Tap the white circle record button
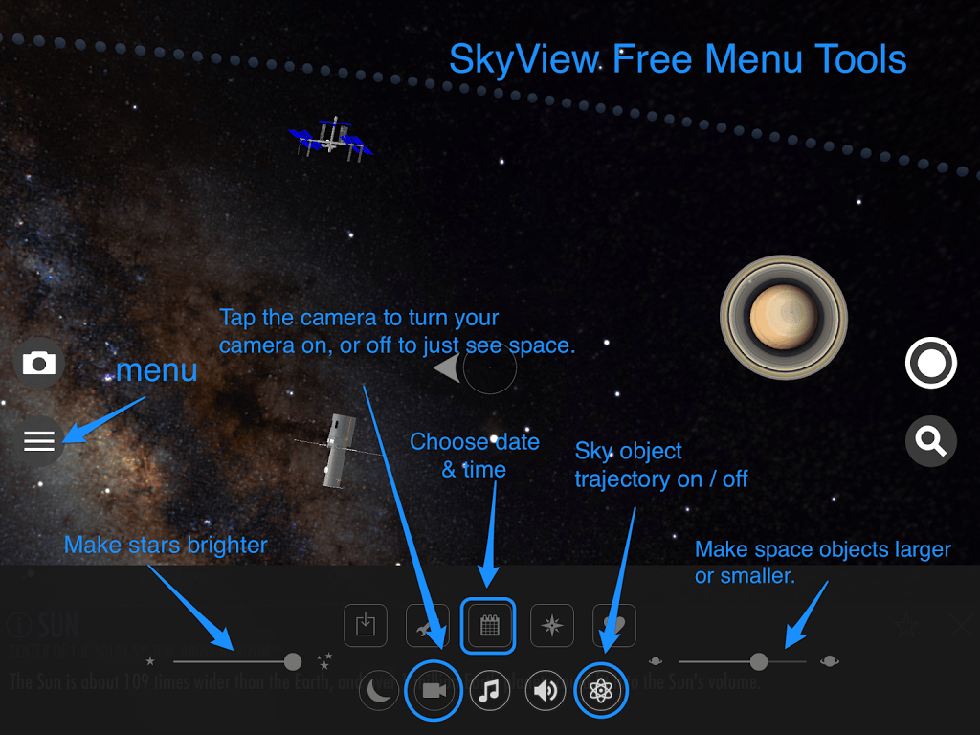 point(930,364)
